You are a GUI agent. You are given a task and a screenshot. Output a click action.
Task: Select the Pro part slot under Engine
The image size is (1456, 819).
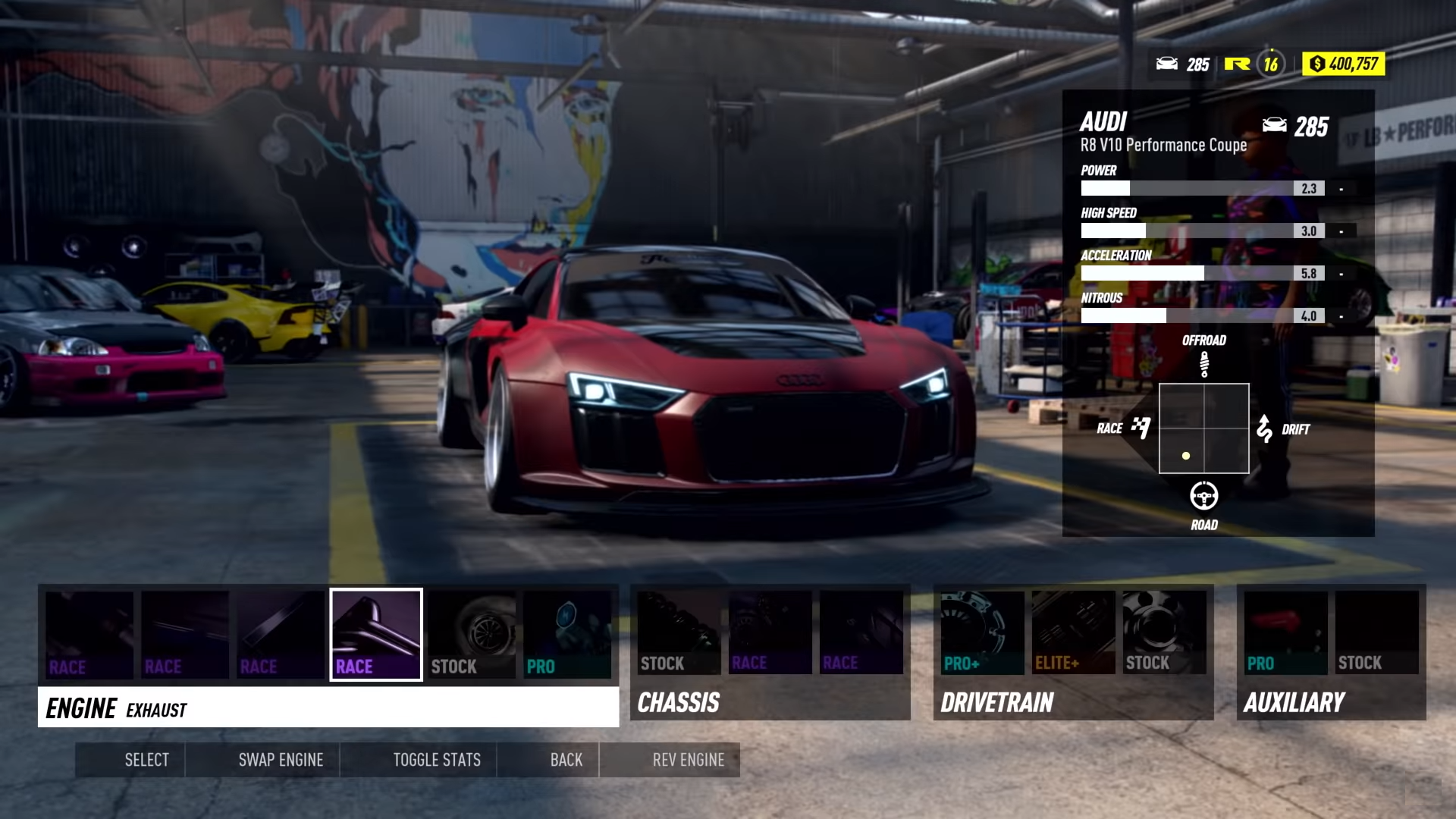pos(567,635)
